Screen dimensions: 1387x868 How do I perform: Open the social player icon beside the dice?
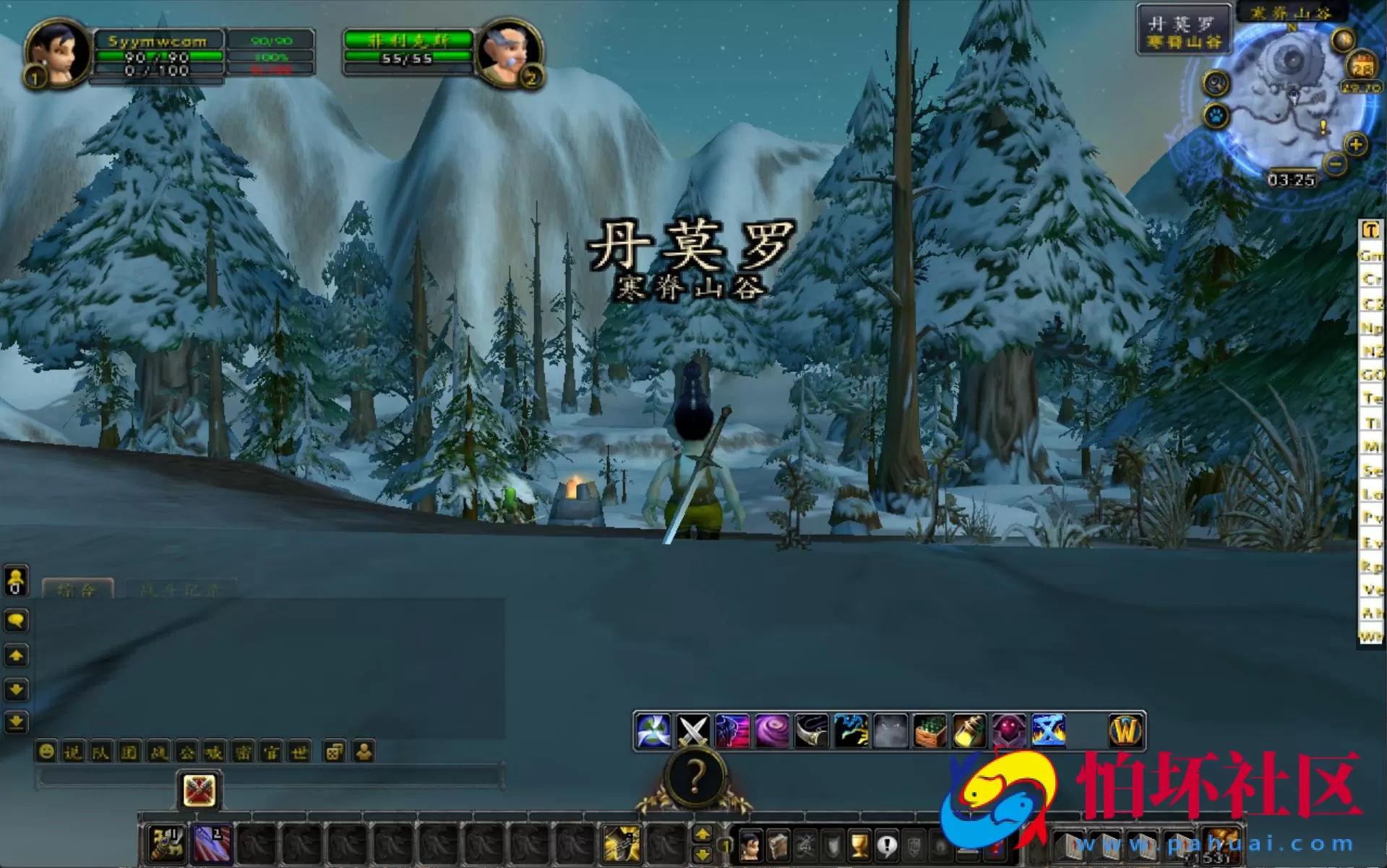[364, 752]
